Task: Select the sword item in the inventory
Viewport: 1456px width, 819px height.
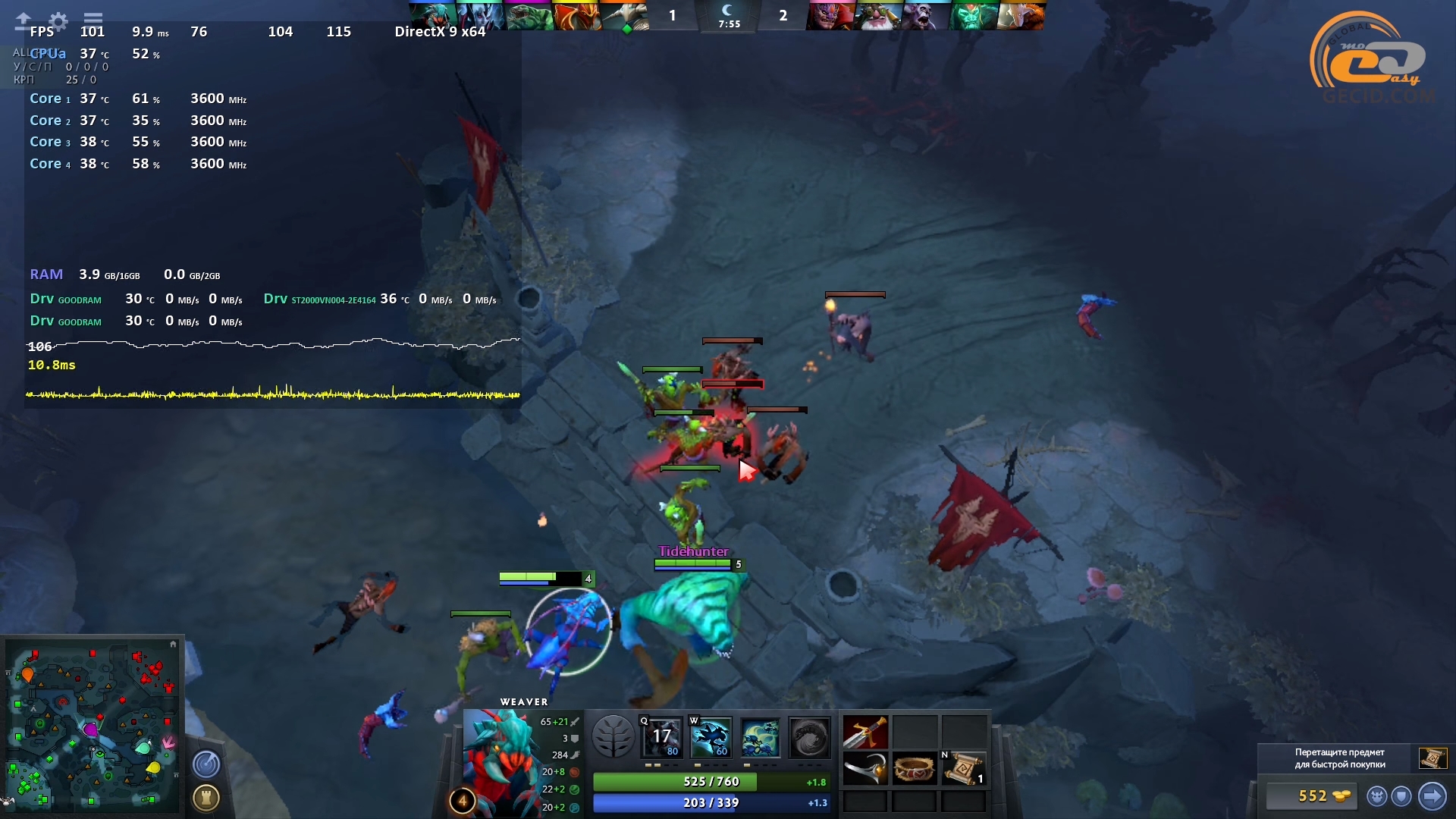Action: pyautogui.click(x=865, y=733)
